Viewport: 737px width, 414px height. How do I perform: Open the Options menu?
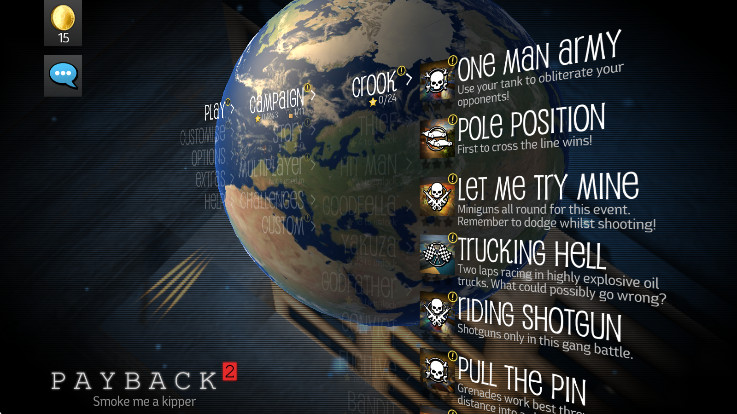[209, 158]
